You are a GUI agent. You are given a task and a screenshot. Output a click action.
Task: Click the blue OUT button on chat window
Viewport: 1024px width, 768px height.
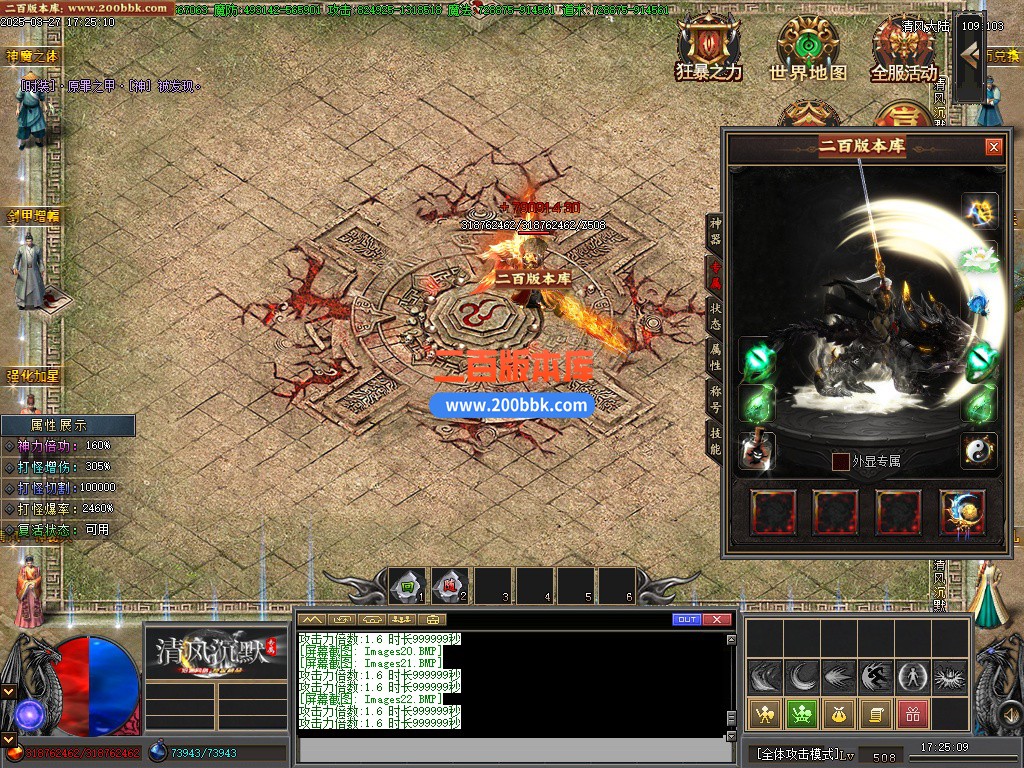687,620
